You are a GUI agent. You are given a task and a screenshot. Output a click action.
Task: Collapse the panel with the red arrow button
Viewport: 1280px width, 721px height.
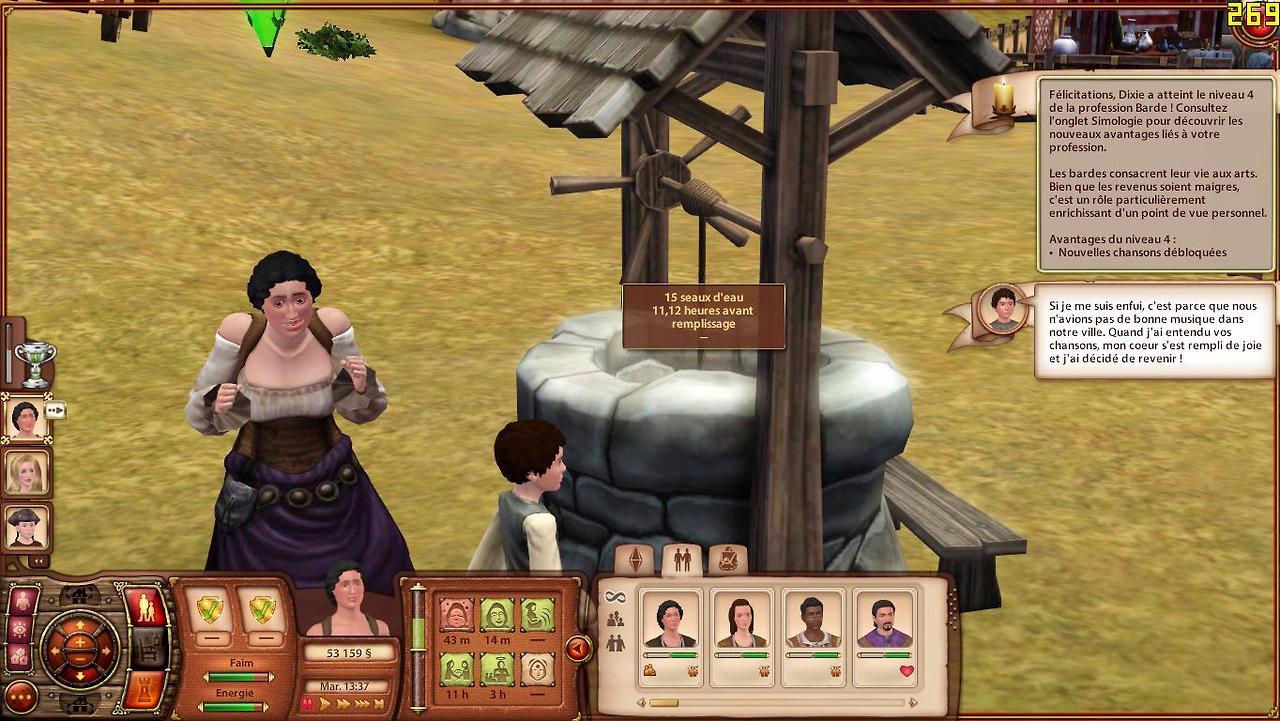click(x=578, y=649)
